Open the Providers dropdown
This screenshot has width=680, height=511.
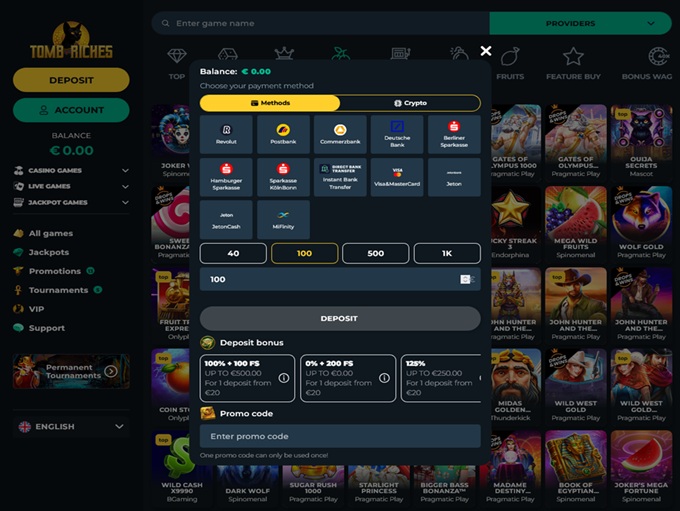(580, 23)
